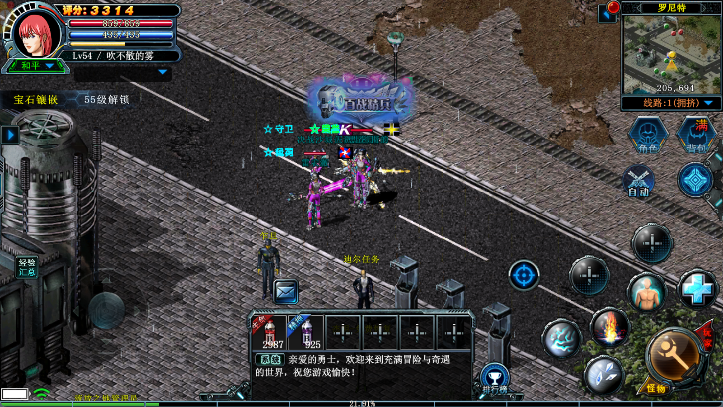This screenshot has height=407, width=723.
Task: Open the 经验汇总 experience summary
Action: point(26,267)
